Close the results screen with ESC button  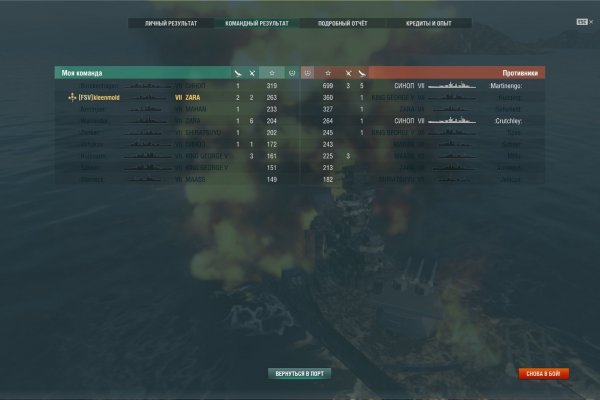pyautogui.click(x=583, y=21)
